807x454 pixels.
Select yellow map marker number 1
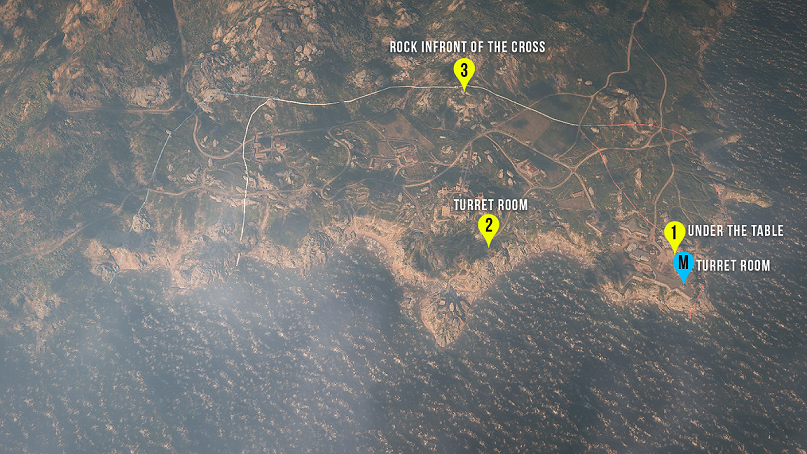(674, 234)
